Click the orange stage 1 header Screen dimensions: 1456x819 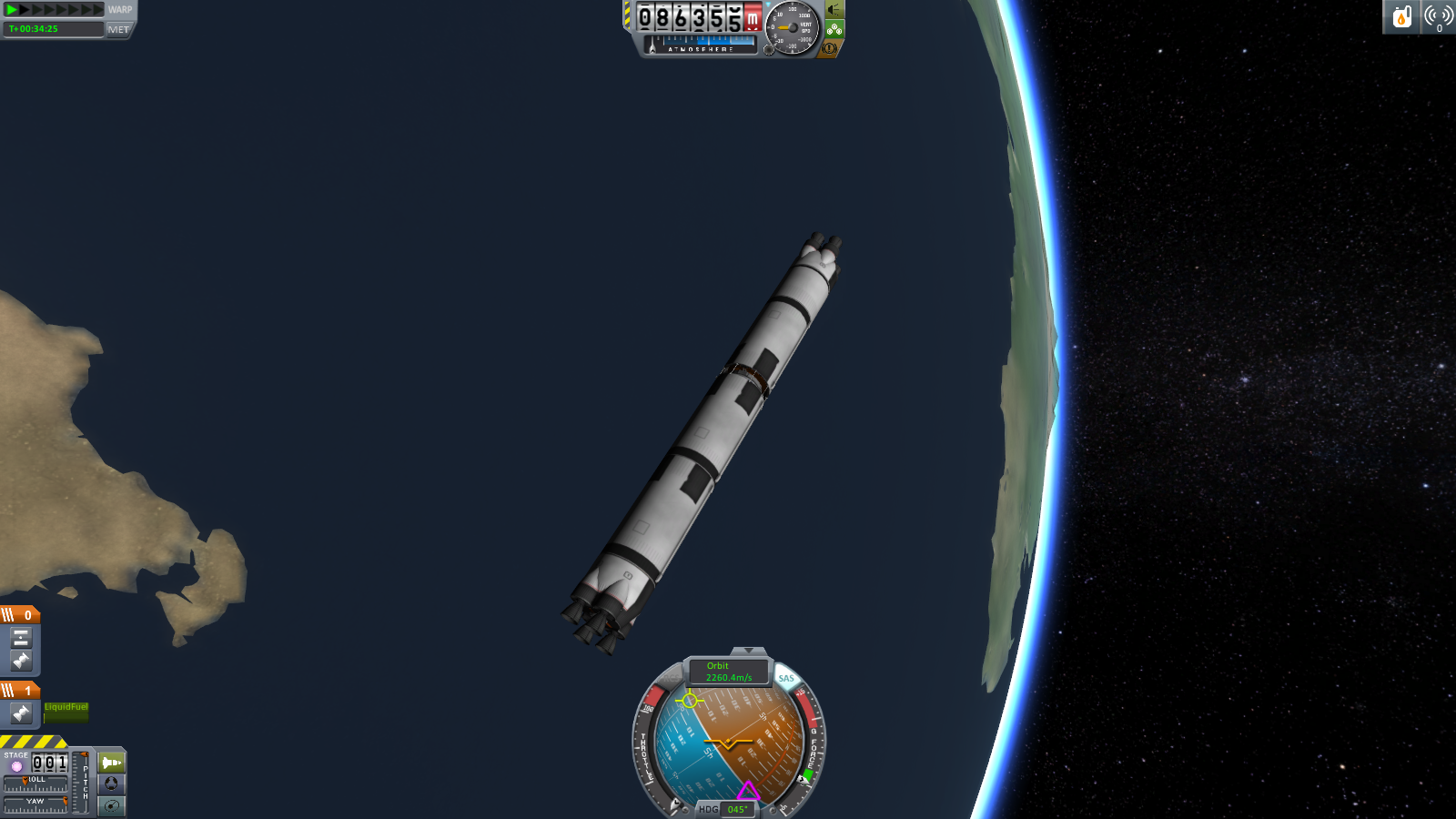tap(20, 691)
